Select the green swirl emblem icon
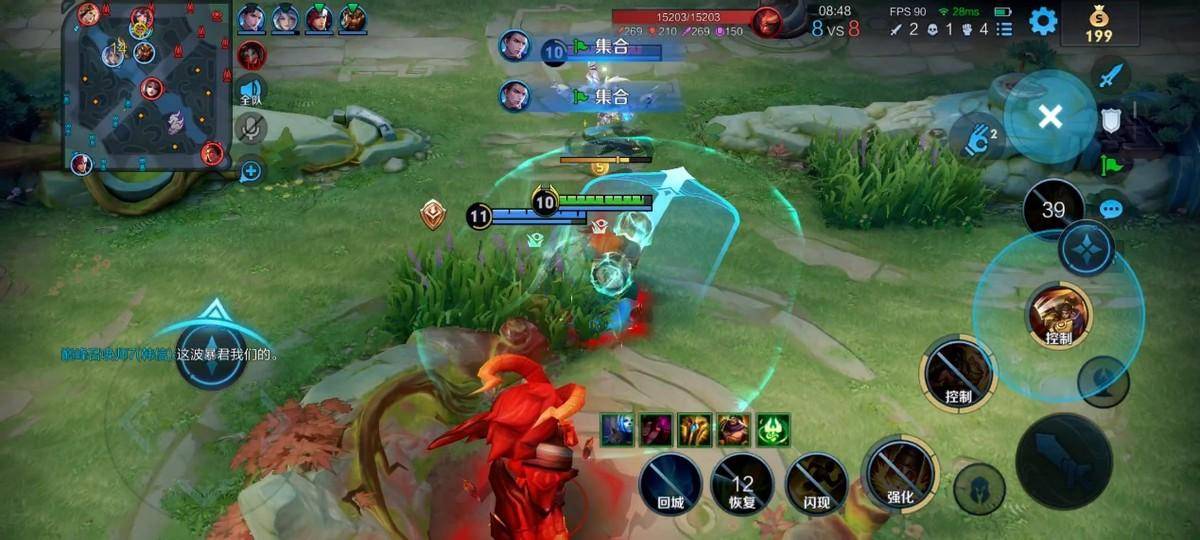The height and width of the screenshot is (540, 1200). tap(773, 430)
